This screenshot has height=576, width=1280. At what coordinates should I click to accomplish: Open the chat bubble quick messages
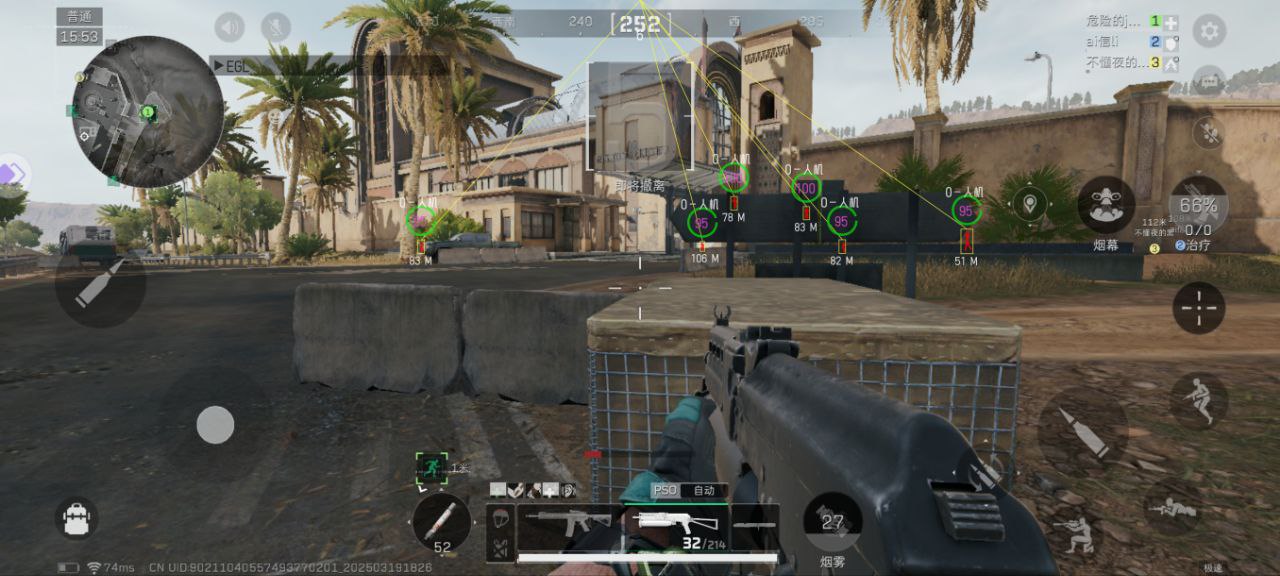1209,80
